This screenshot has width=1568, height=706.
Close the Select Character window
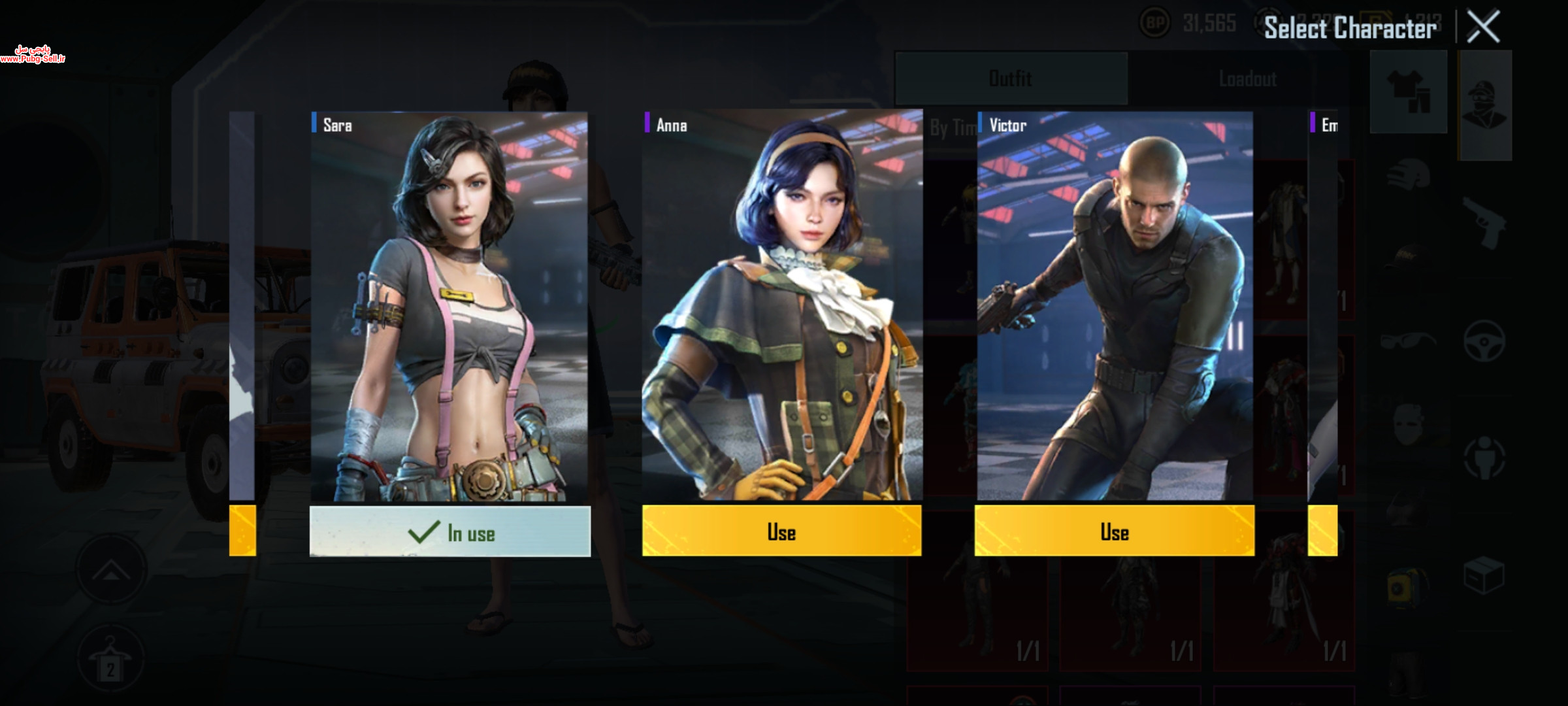[x=1483, y=27]
